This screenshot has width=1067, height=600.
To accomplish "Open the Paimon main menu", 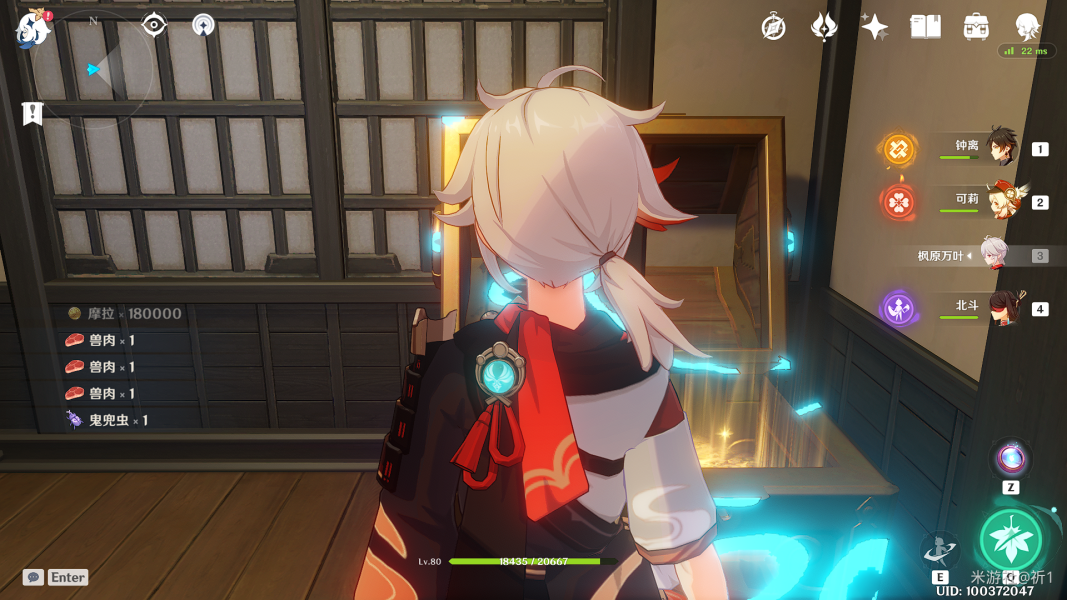I will 33,28.
